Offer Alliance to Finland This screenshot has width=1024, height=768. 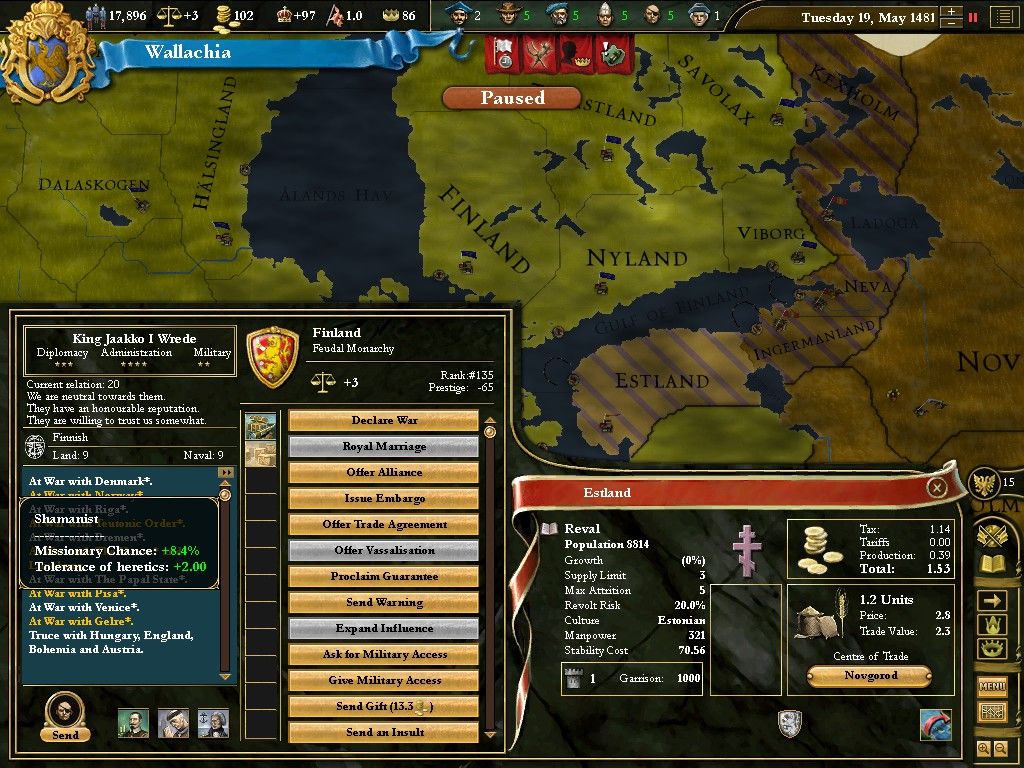384,472
